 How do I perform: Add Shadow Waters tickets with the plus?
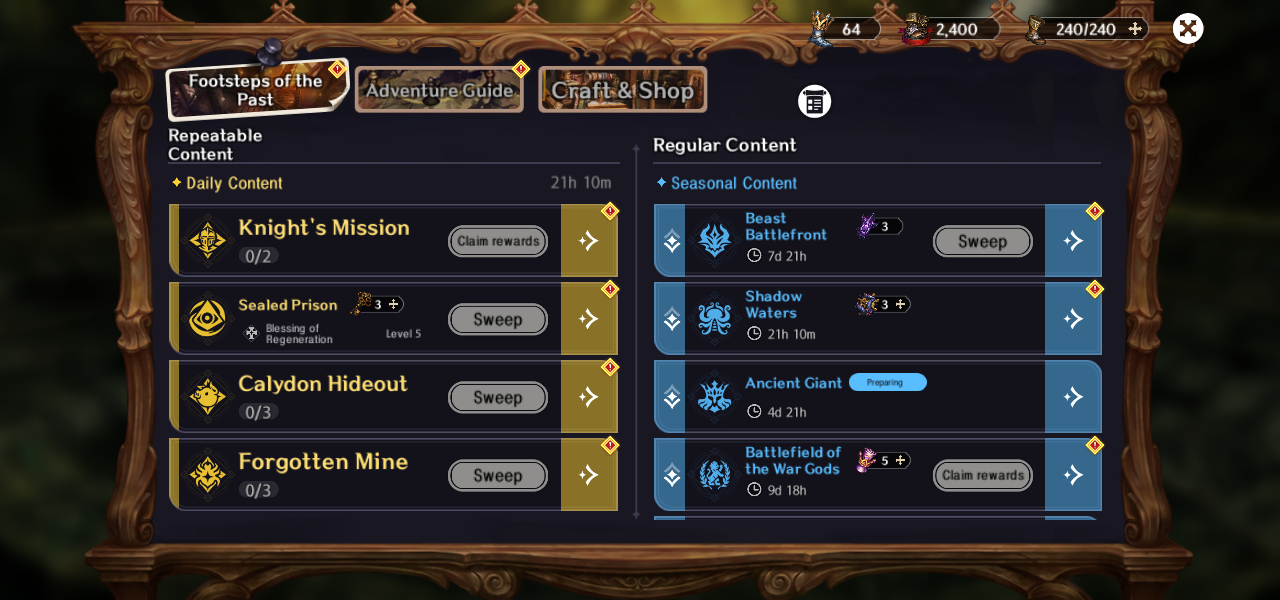point(900,304)
